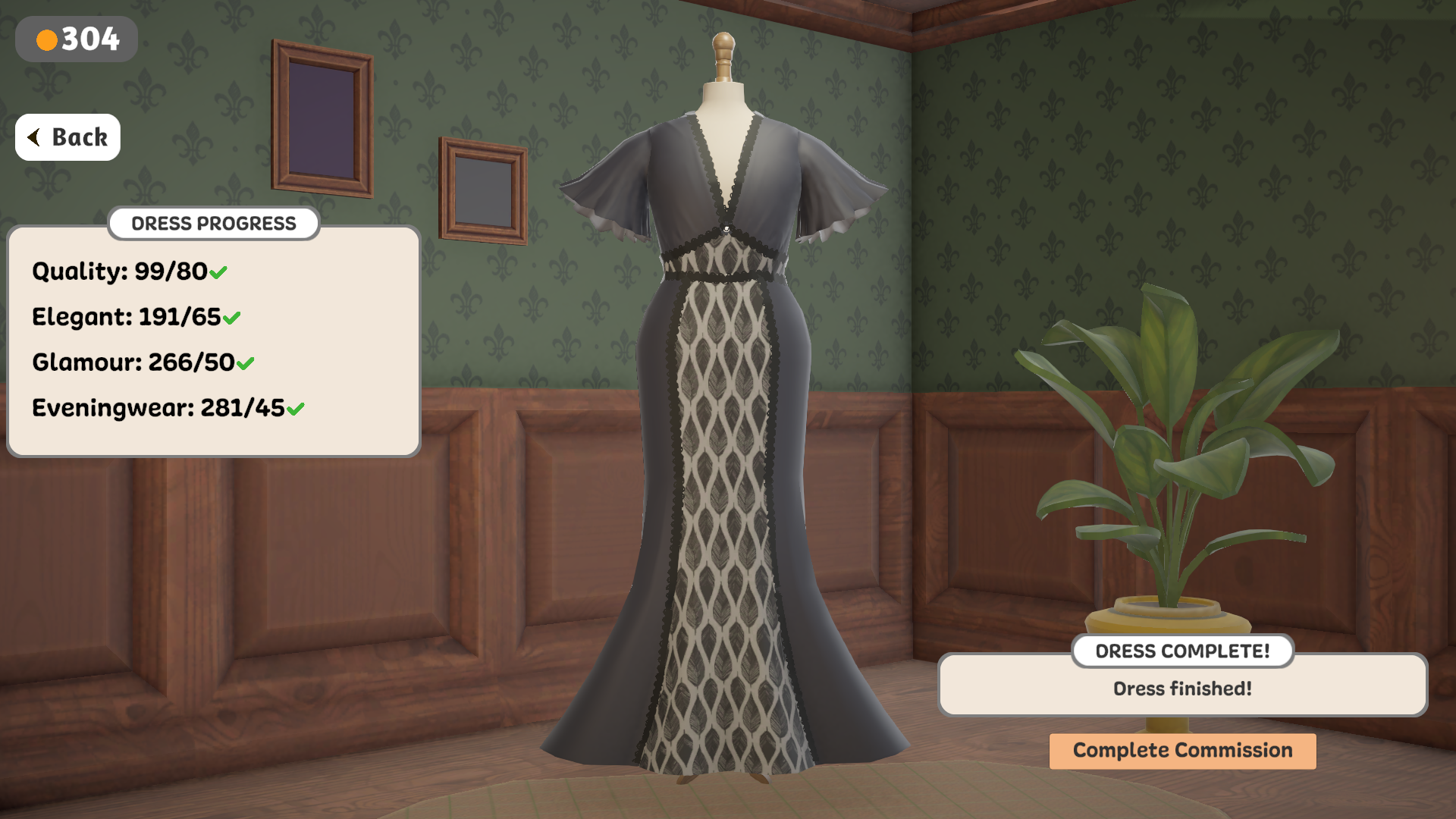The height and width of the screenshot is (819, 1456).
Task: Select the DRESS COMPLETE! header label
Action: pyautogui.click(x=1182, y=651)
